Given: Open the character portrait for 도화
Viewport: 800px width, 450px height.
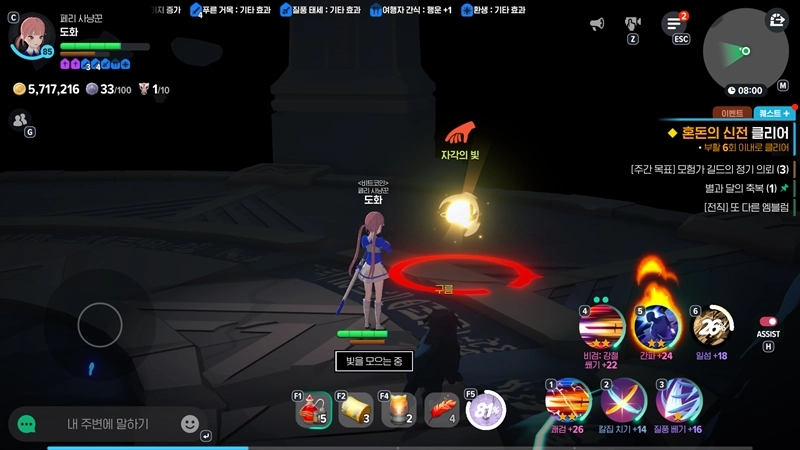Looking at the screenshot, I should pos(33,36).
